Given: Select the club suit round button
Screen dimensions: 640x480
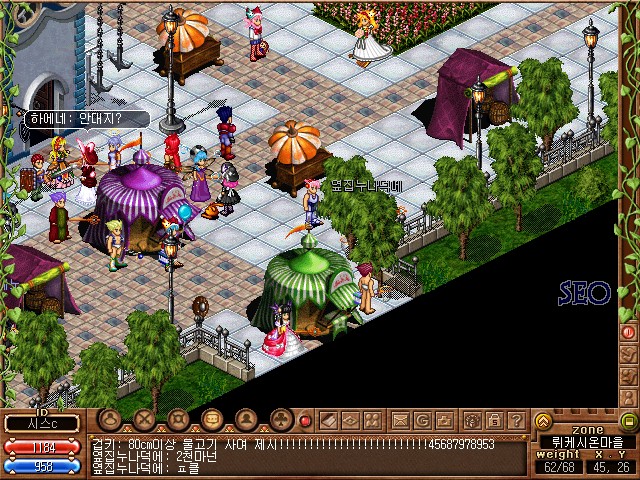Looking at the screenshot, I should coord(281,420).
